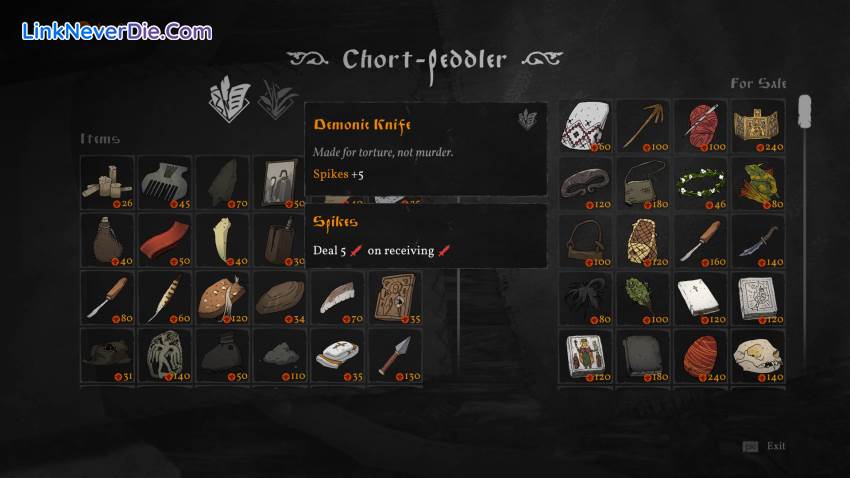
Task: Select the playing card for sale
Action: (584, 357)
